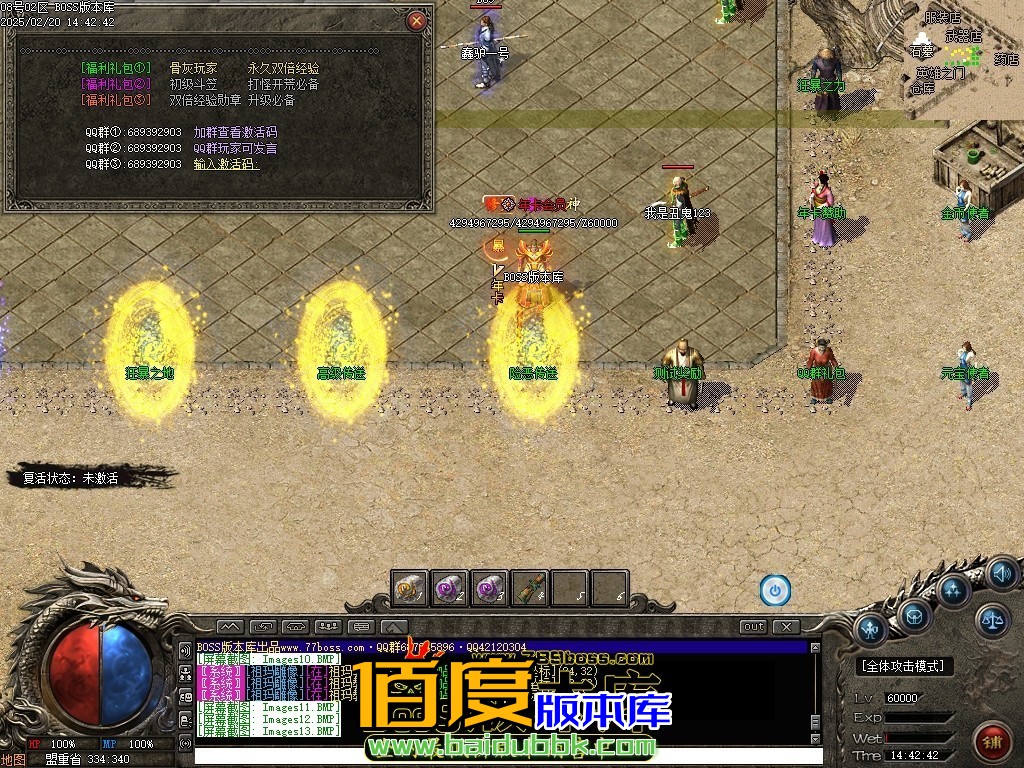Screen dimensions: 1024x768
Task: Click the blue power button icon
Action: 775,590
